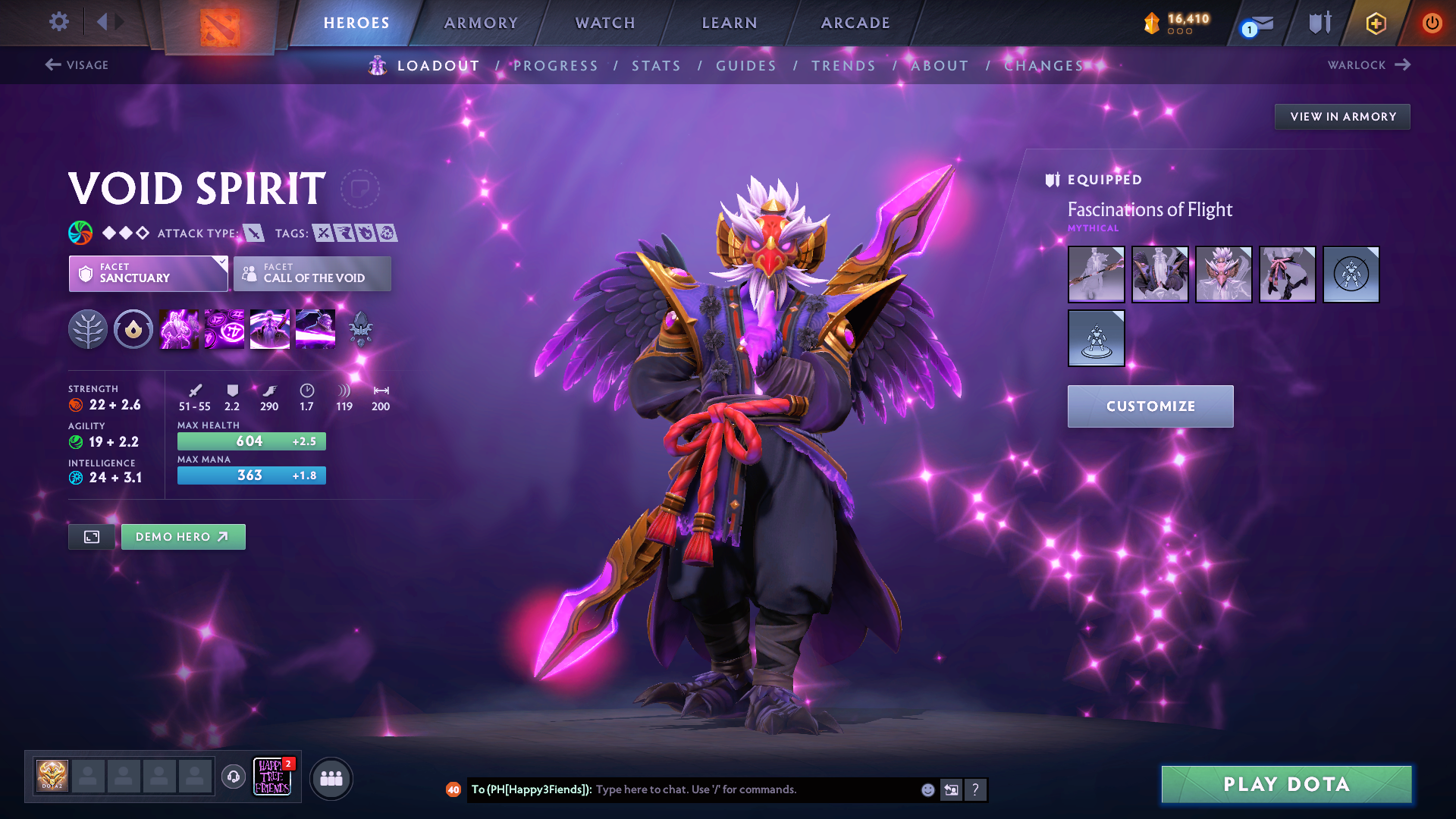View the Astral Step ultimate ability icon

pos(315,328)
